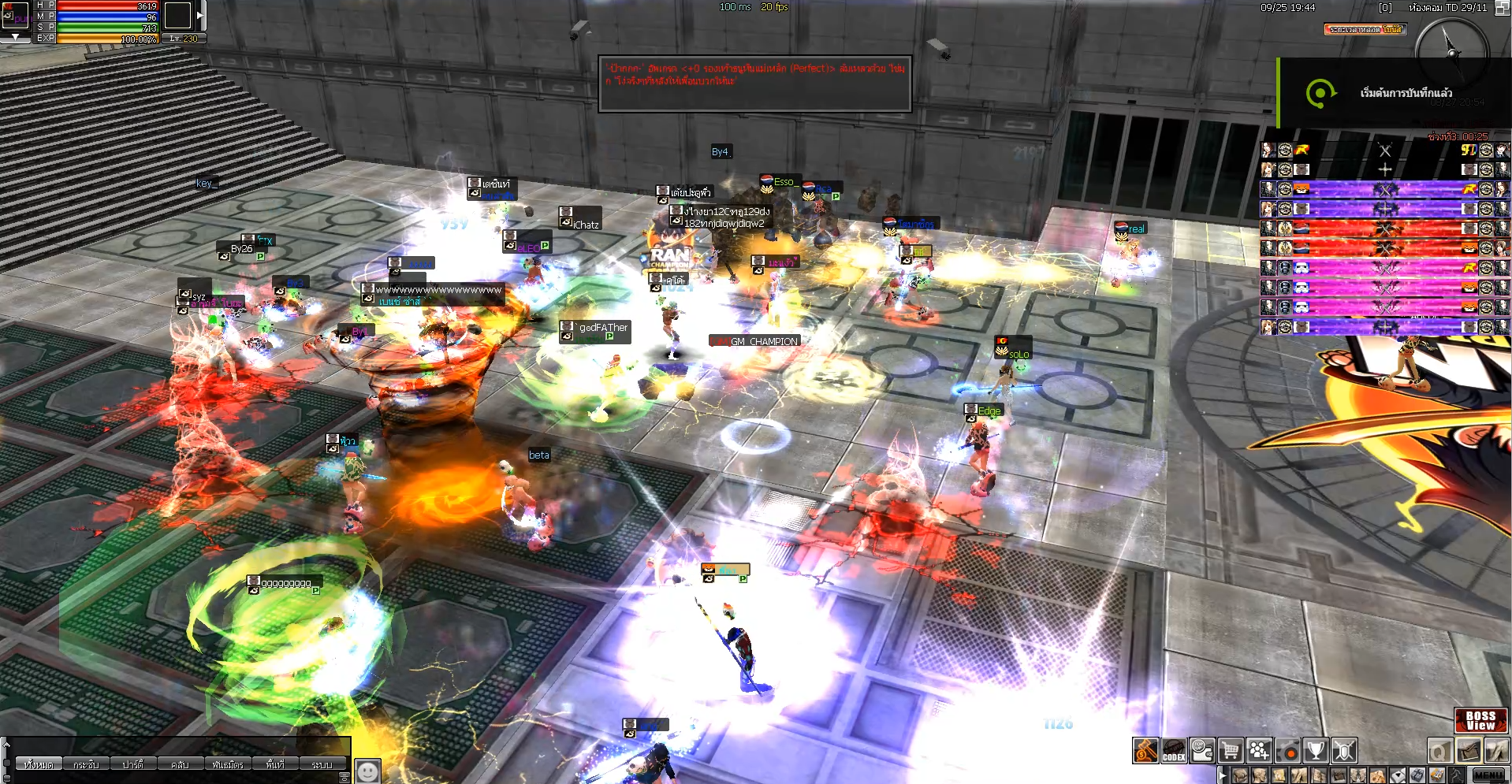
Task: Click the coin bag hammer icon
Action: [1145, 751]
